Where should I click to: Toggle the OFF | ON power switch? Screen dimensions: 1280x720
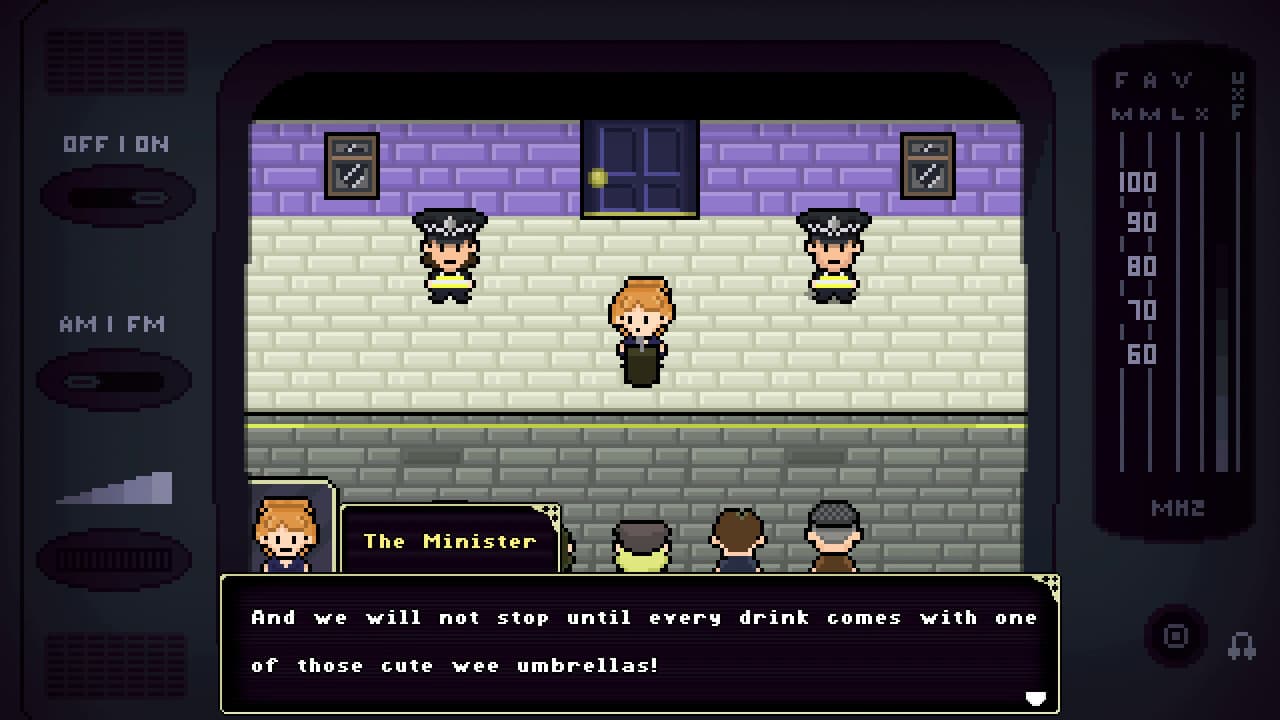tap(117, 197)
